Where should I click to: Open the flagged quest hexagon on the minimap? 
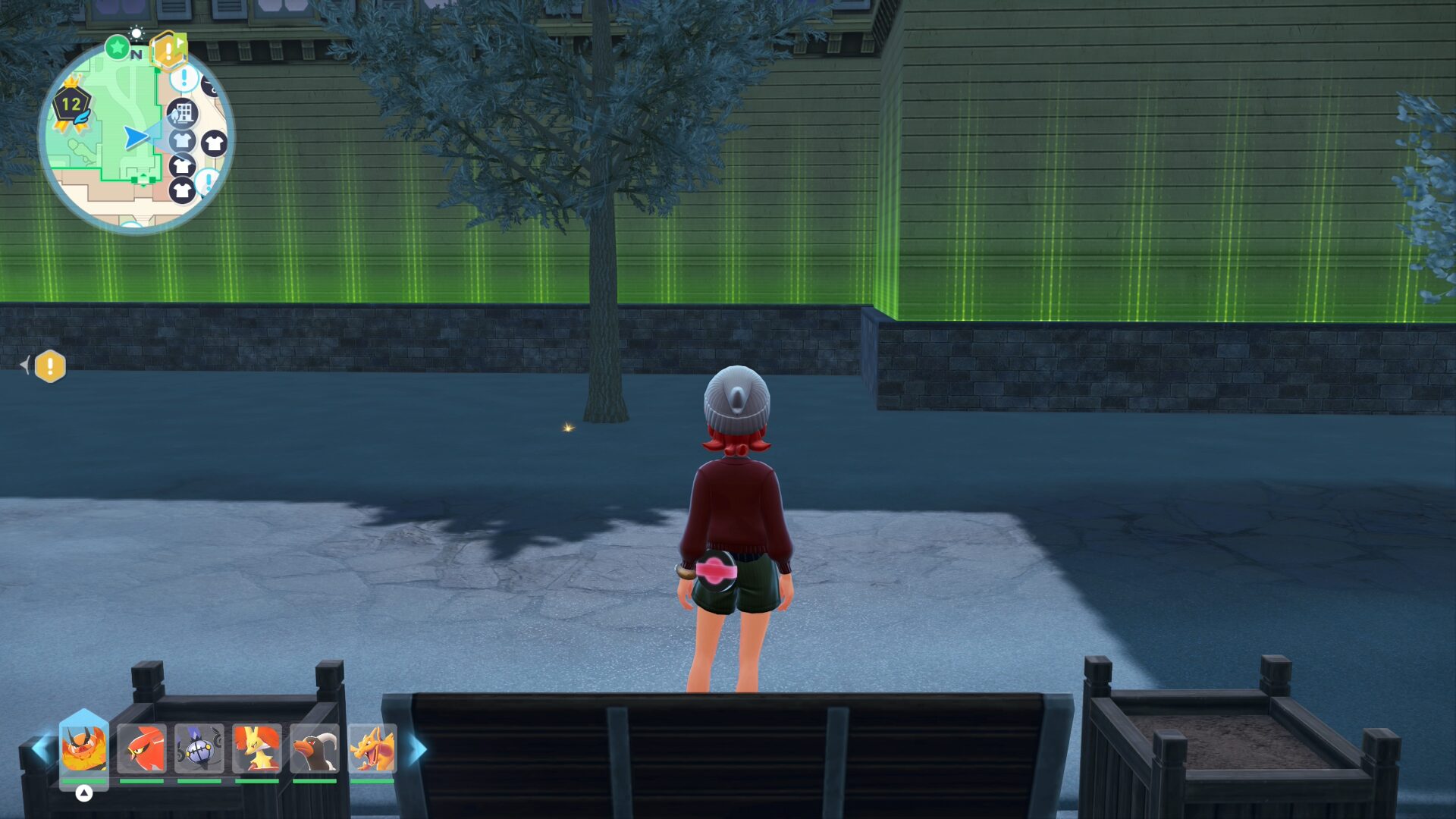tap(168, 50)
